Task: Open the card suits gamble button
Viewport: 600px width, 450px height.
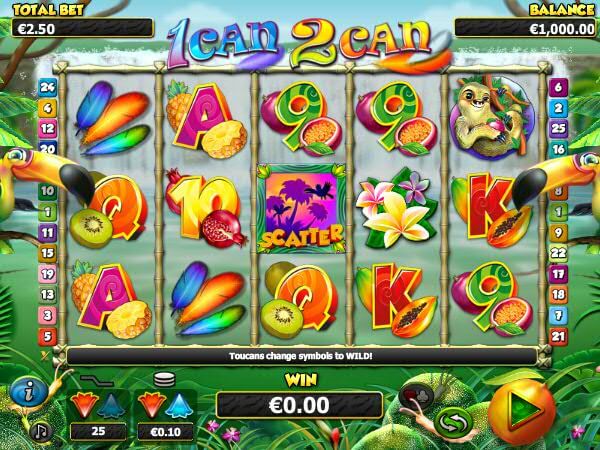Action: tap(414, 398)
